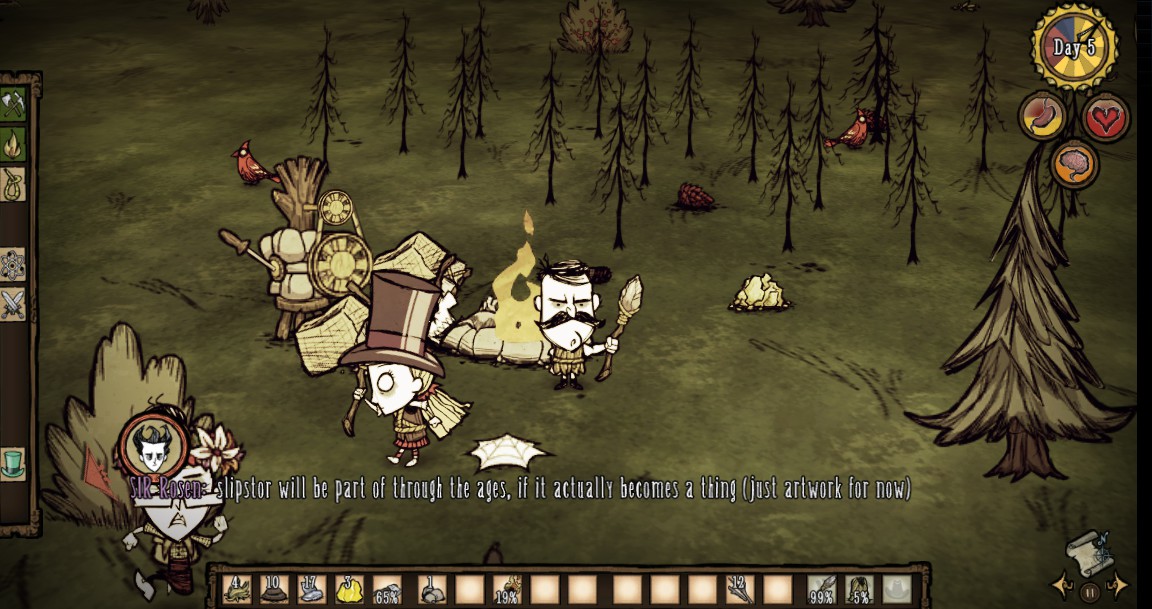
Task: Open the Fight crossed-swords crafting tab
Action: coord(13,304)
